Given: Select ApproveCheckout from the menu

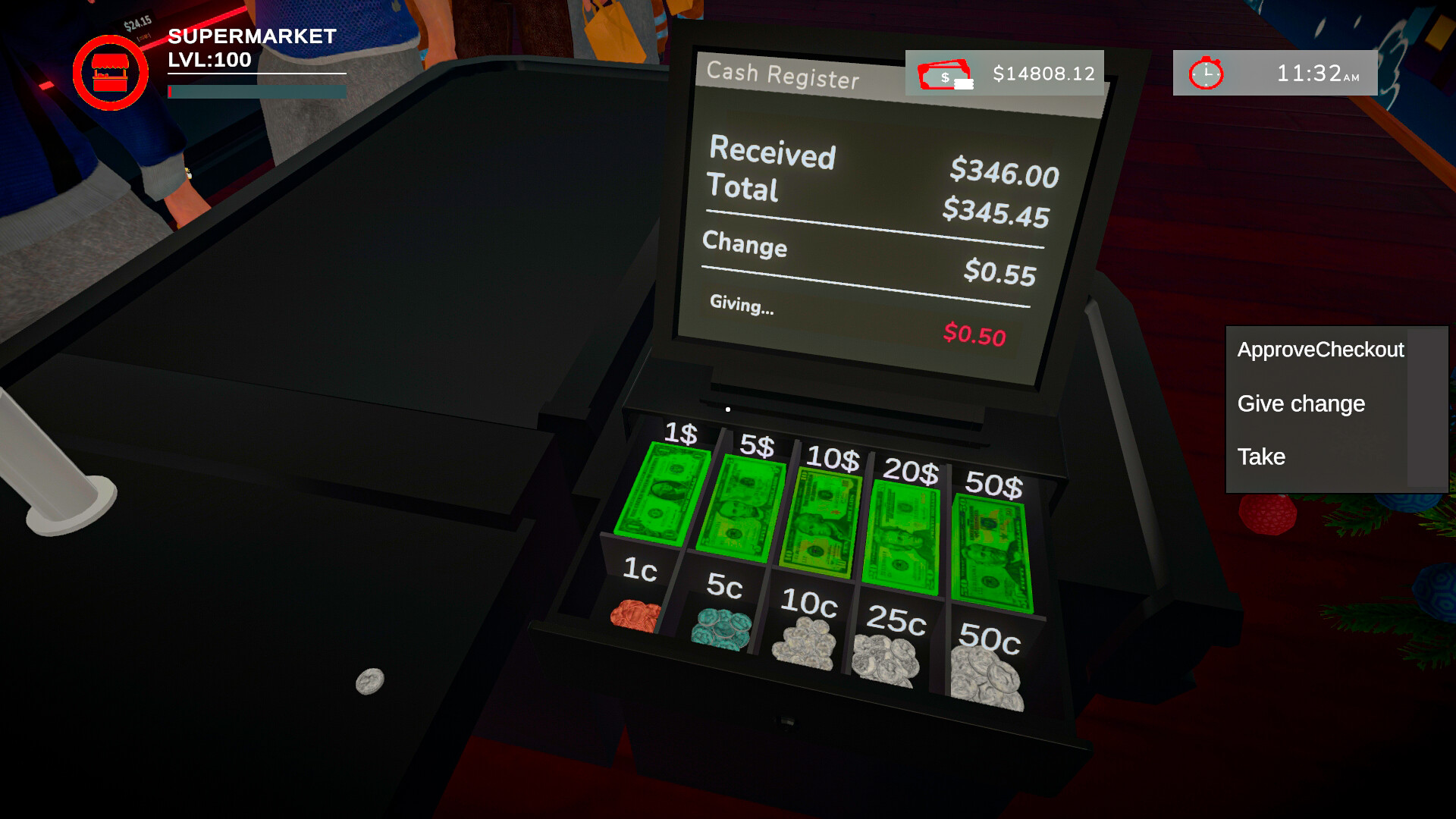Looking at the screenshot, I should point(1321,350).
